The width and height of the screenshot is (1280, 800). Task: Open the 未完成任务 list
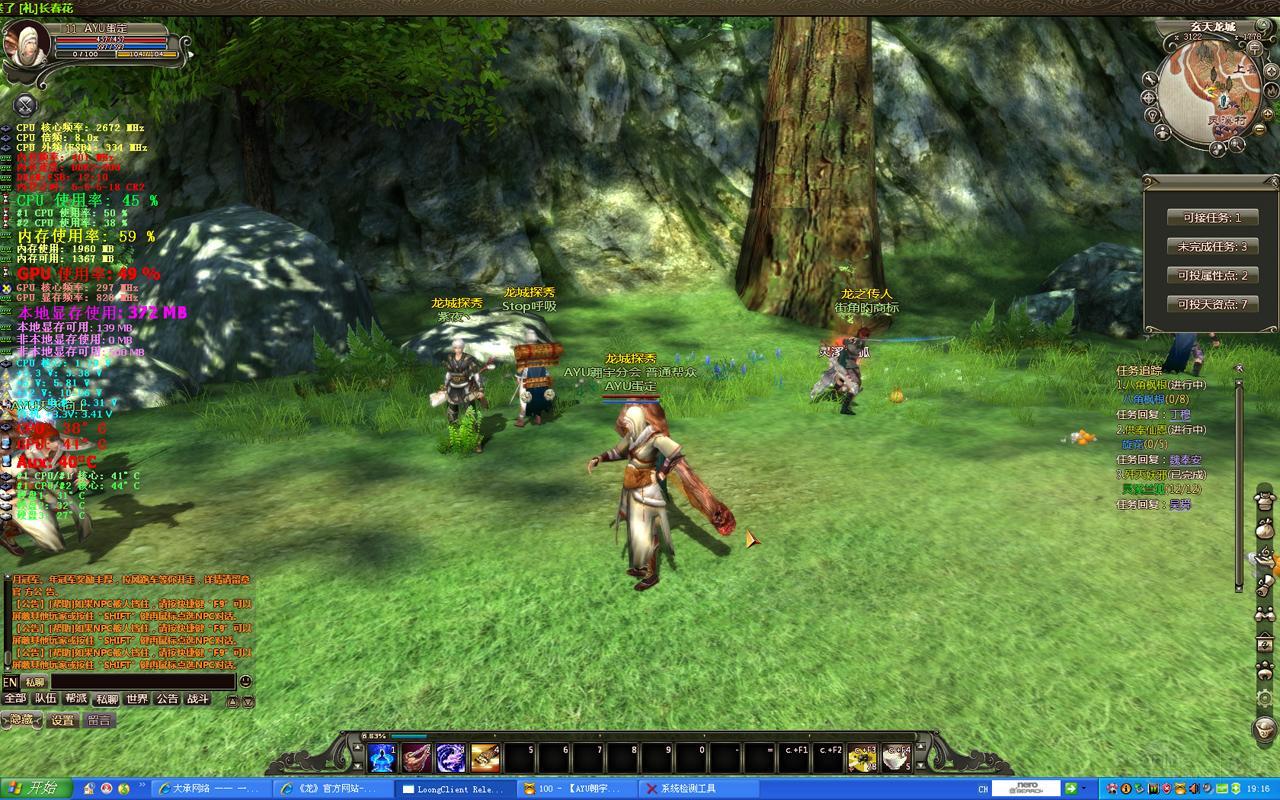pos(1212,246)
